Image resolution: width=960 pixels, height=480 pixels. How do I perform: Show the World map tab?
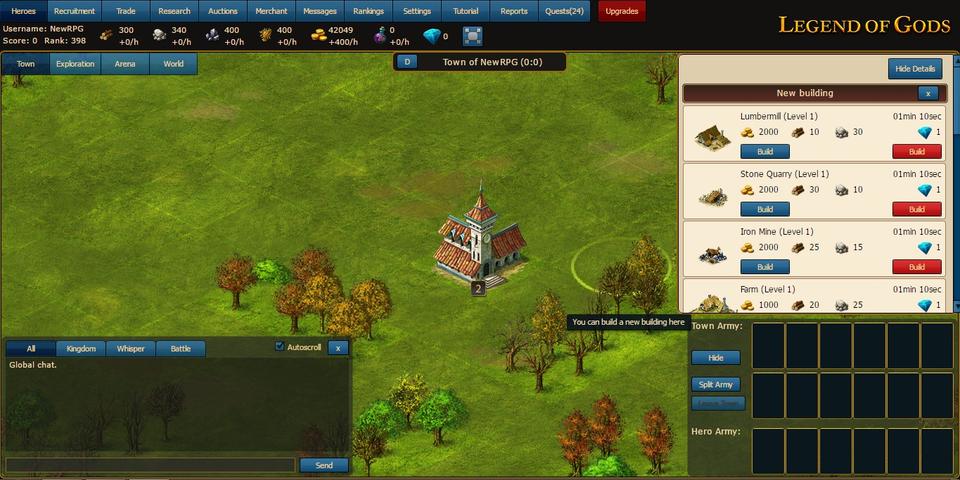[173, 64]
